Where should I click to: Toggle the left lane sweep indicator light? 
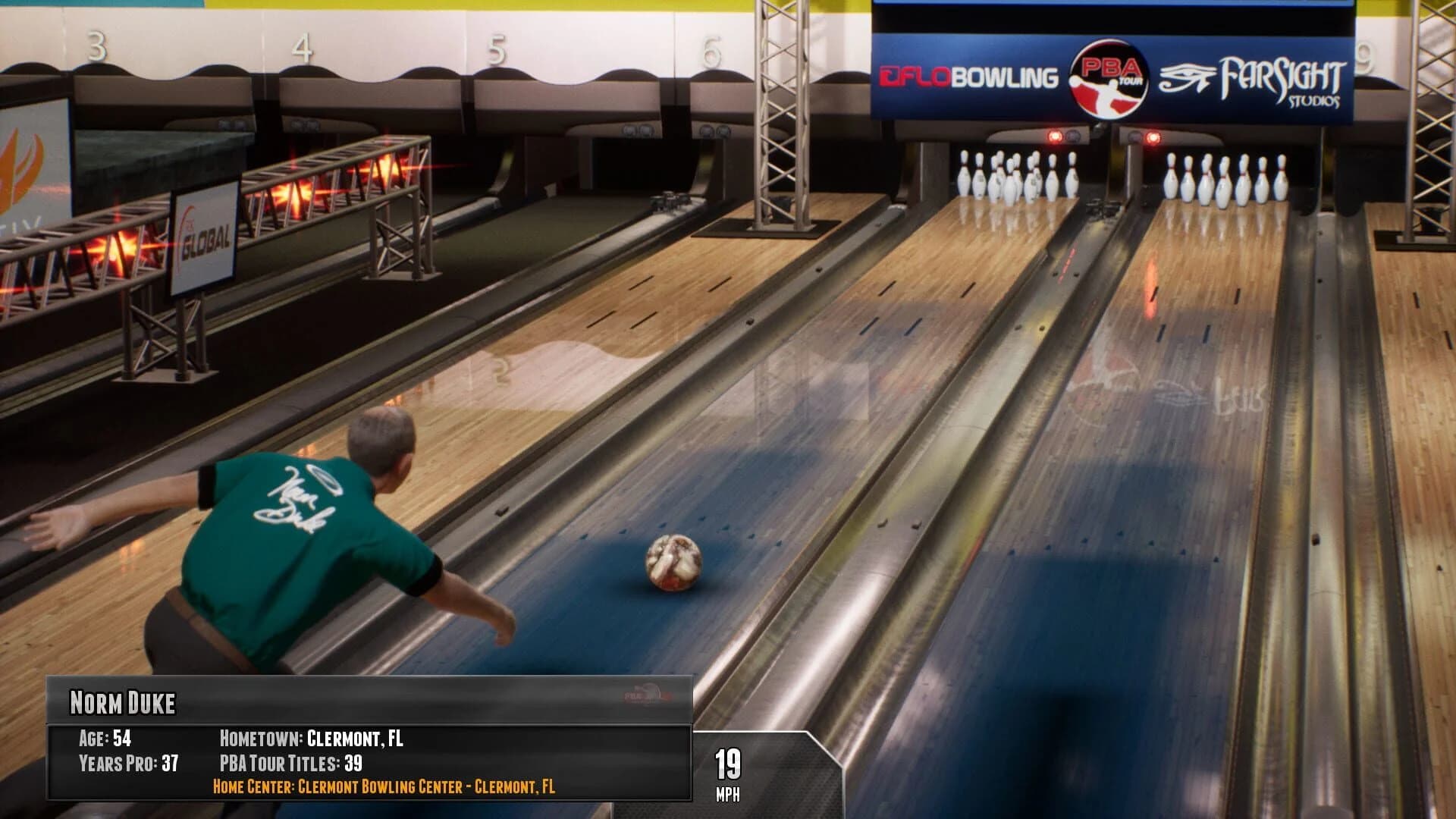(x=1054, y=136)
